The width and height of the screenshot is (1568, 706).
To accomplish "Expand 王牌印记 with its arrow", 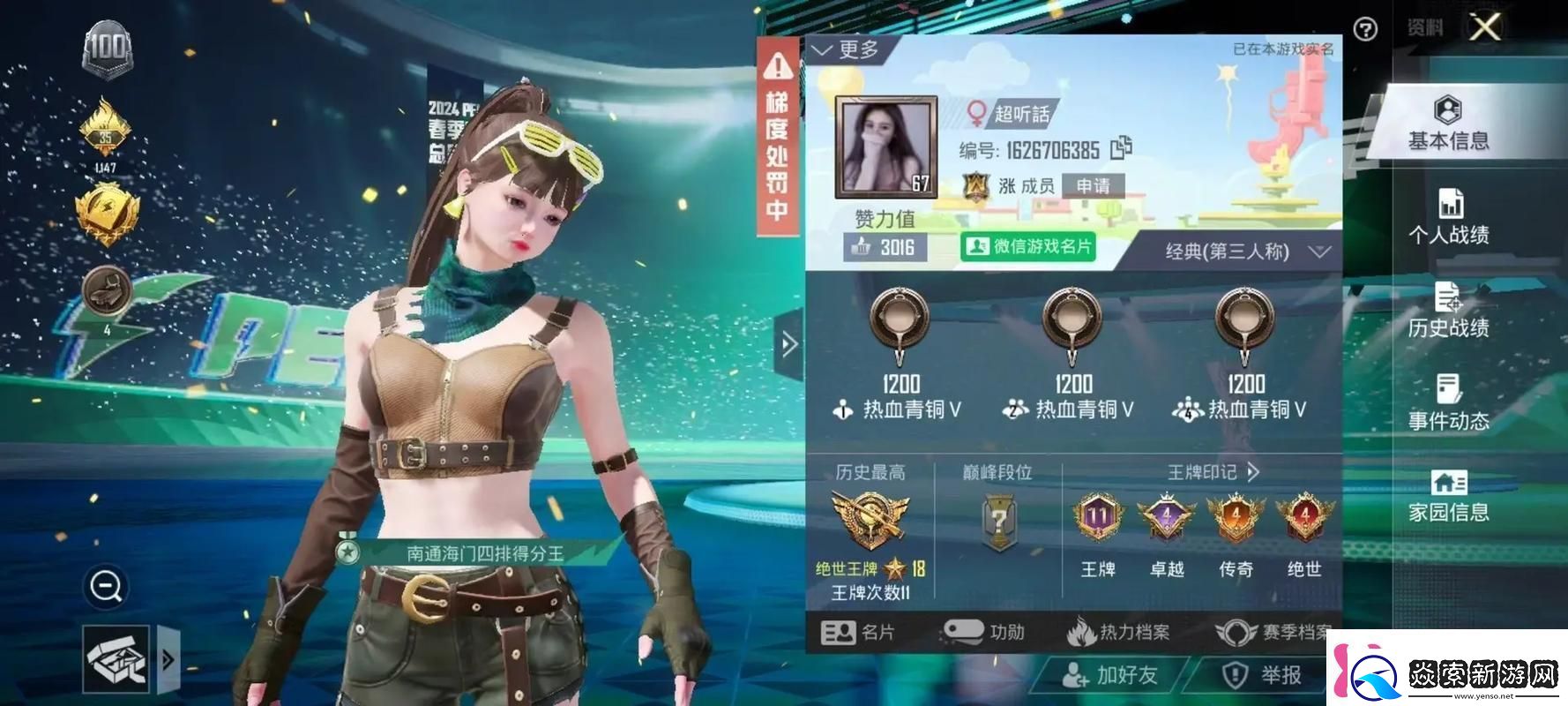I will pos(1251,472).
